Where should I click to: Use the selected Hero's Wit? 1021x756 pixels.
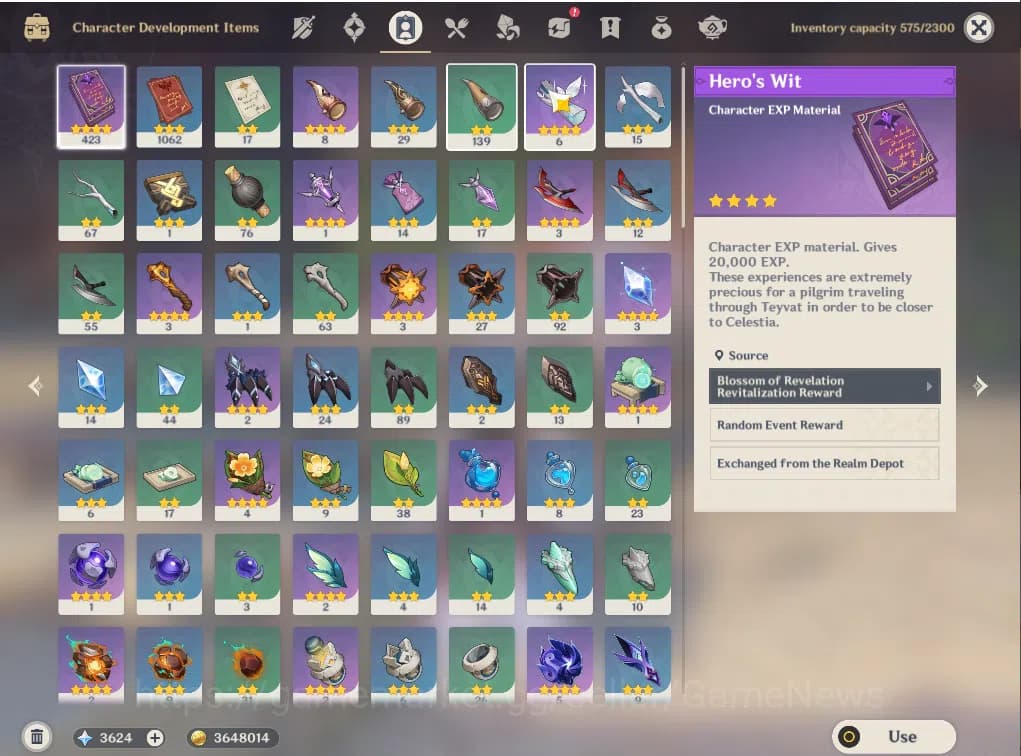click(x=893, y=737)
